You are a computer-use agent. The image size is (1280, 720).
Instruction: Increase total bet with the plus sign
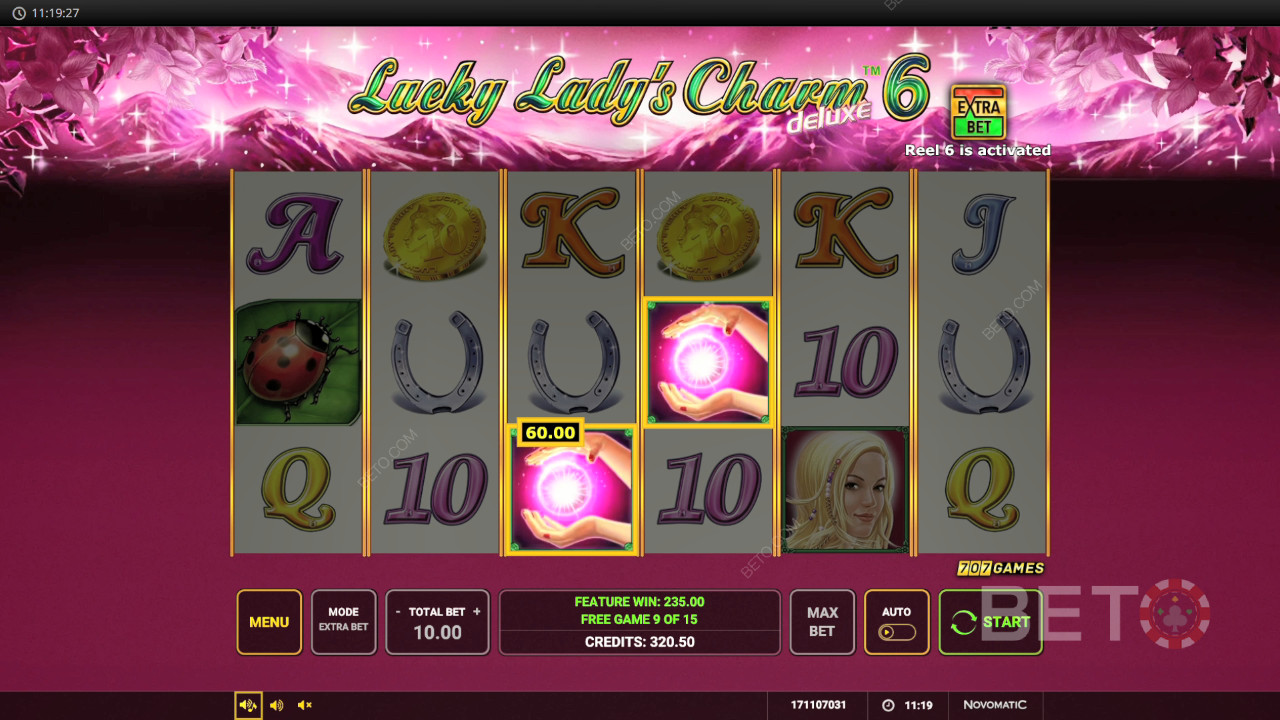pos(477,612)
